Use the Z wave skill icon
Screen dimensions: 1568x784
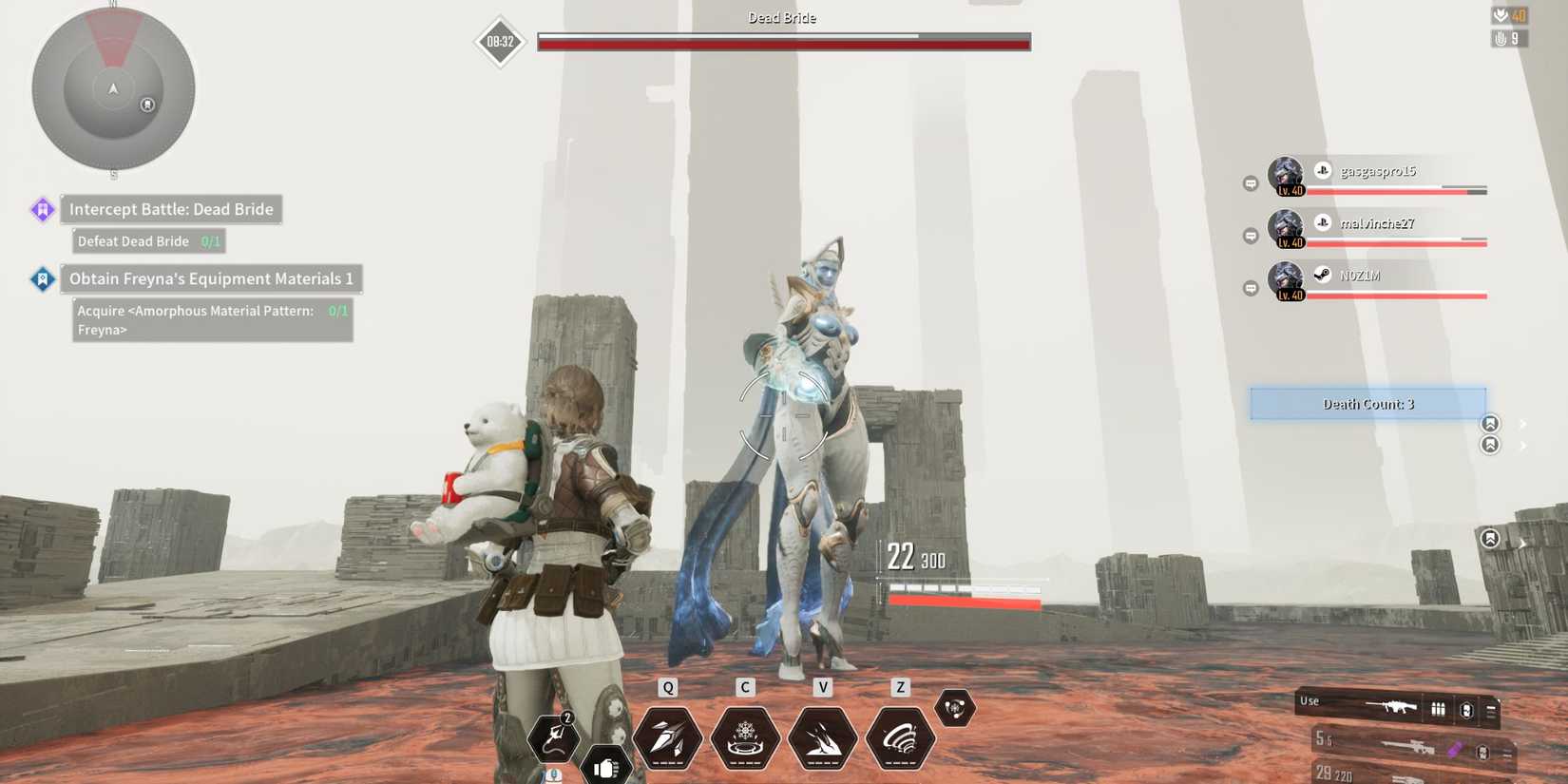point(898,739)
